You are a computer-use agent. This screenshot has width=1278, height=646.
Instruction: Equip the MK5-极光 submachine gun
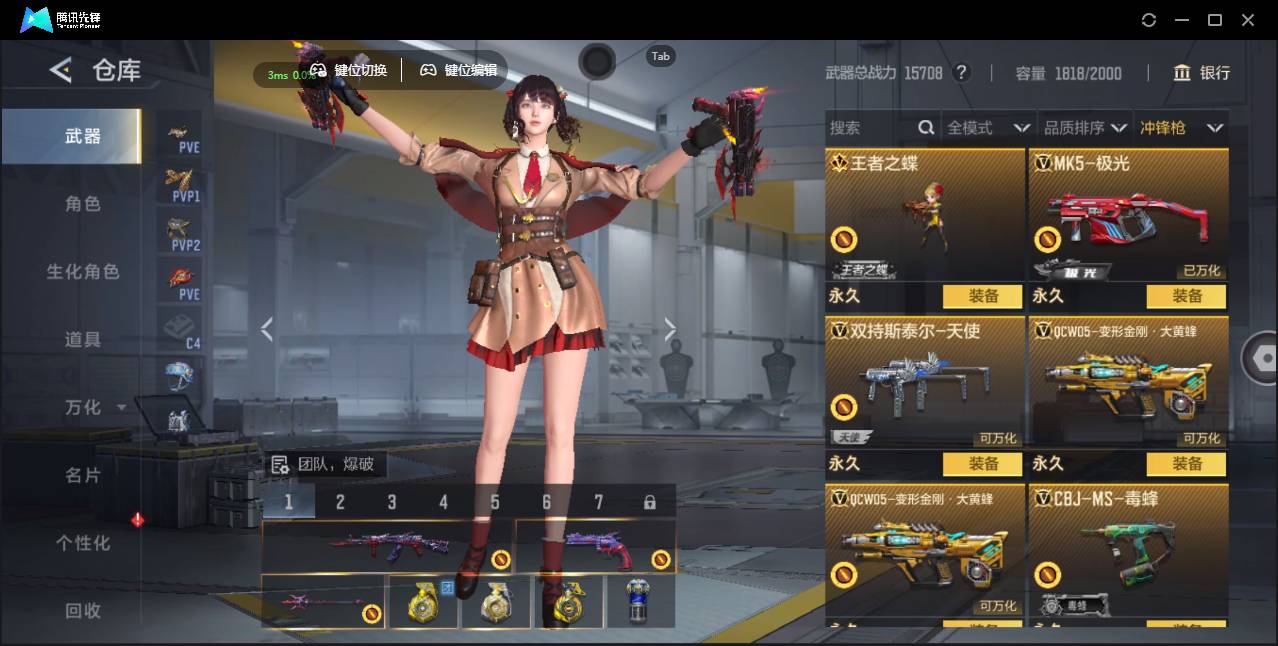(x=1187, y=296)
